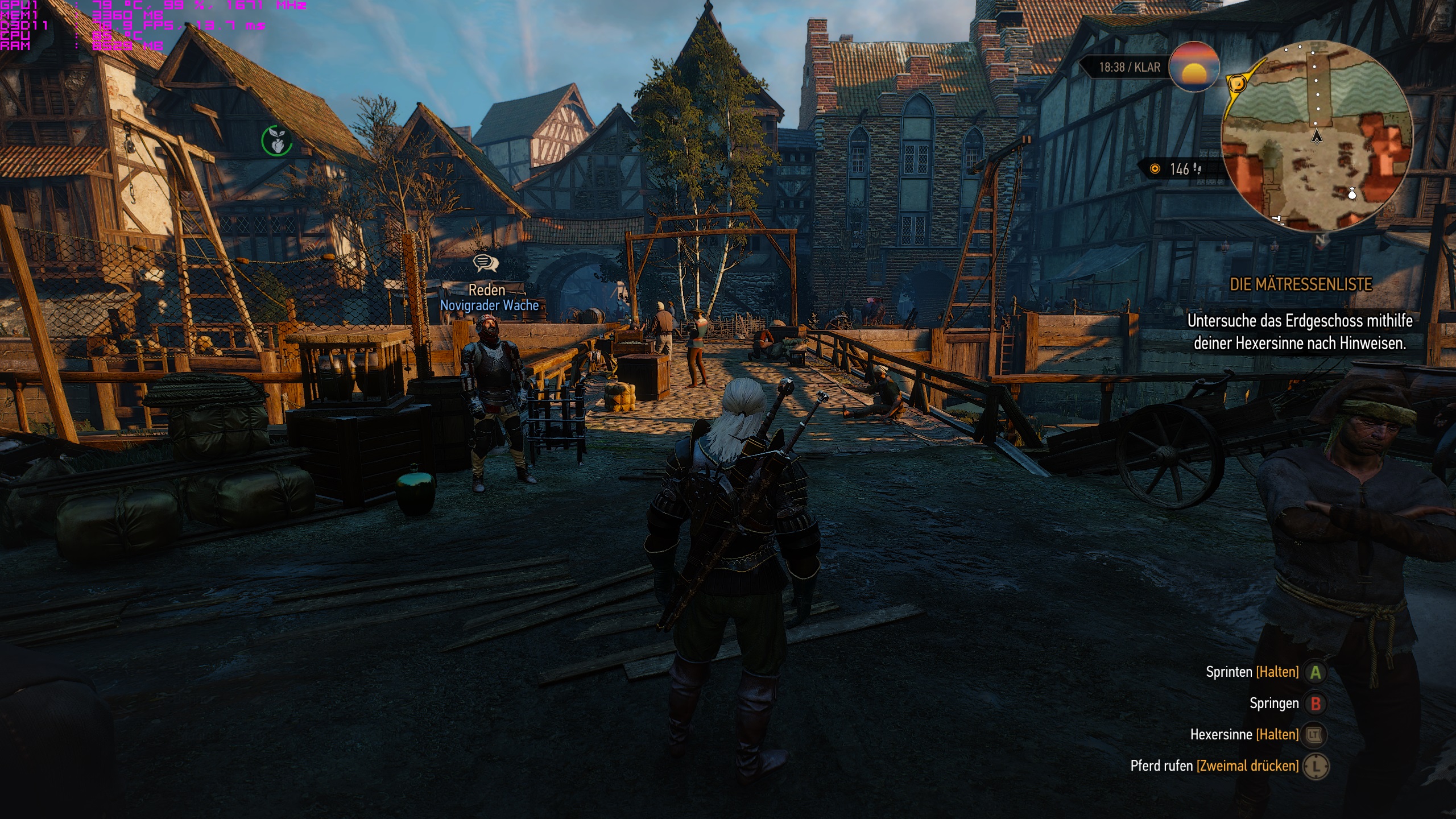Click the yellow quest marker on minimap edge
Image resolution: width=1456 pixels, height=819 pixels.
pos(1236,84)
